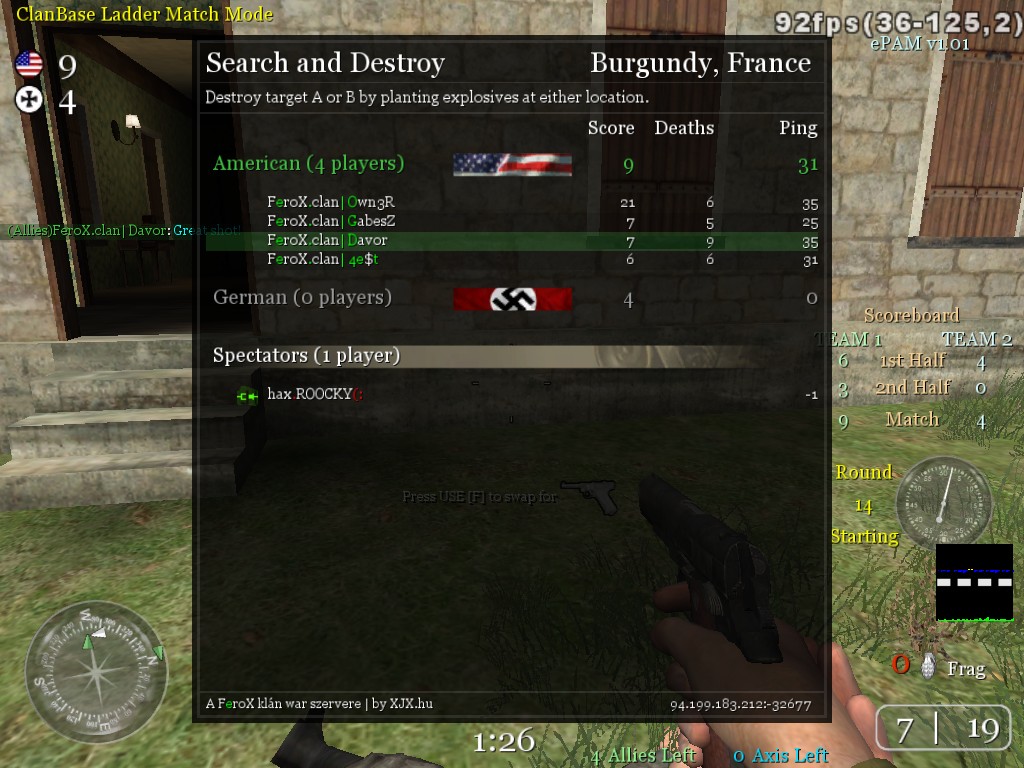Click the round stopwatch dial

(x=943, y=502)
